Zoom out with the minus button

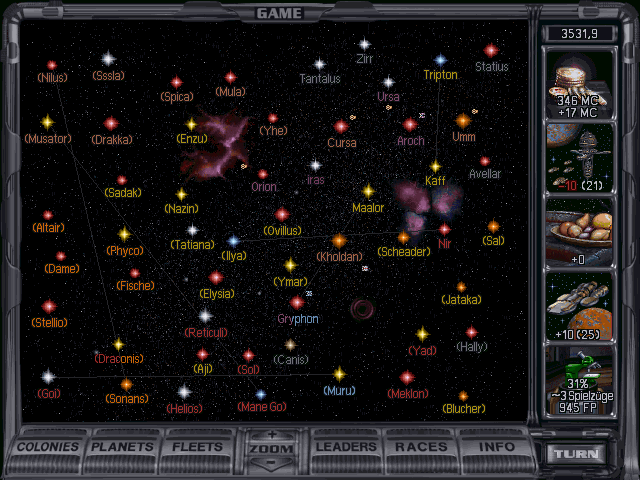[x=273, y=464]
